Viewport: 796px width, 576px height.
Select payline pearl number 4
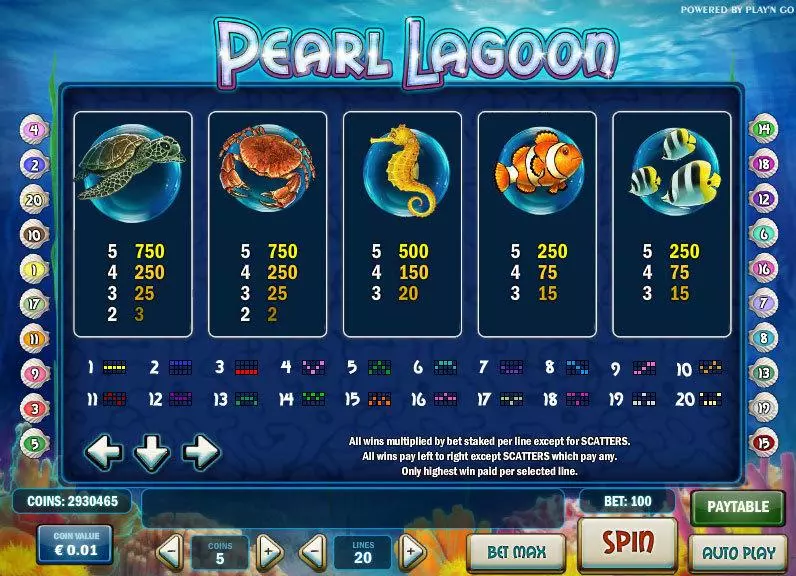click(x=33, y=129)
